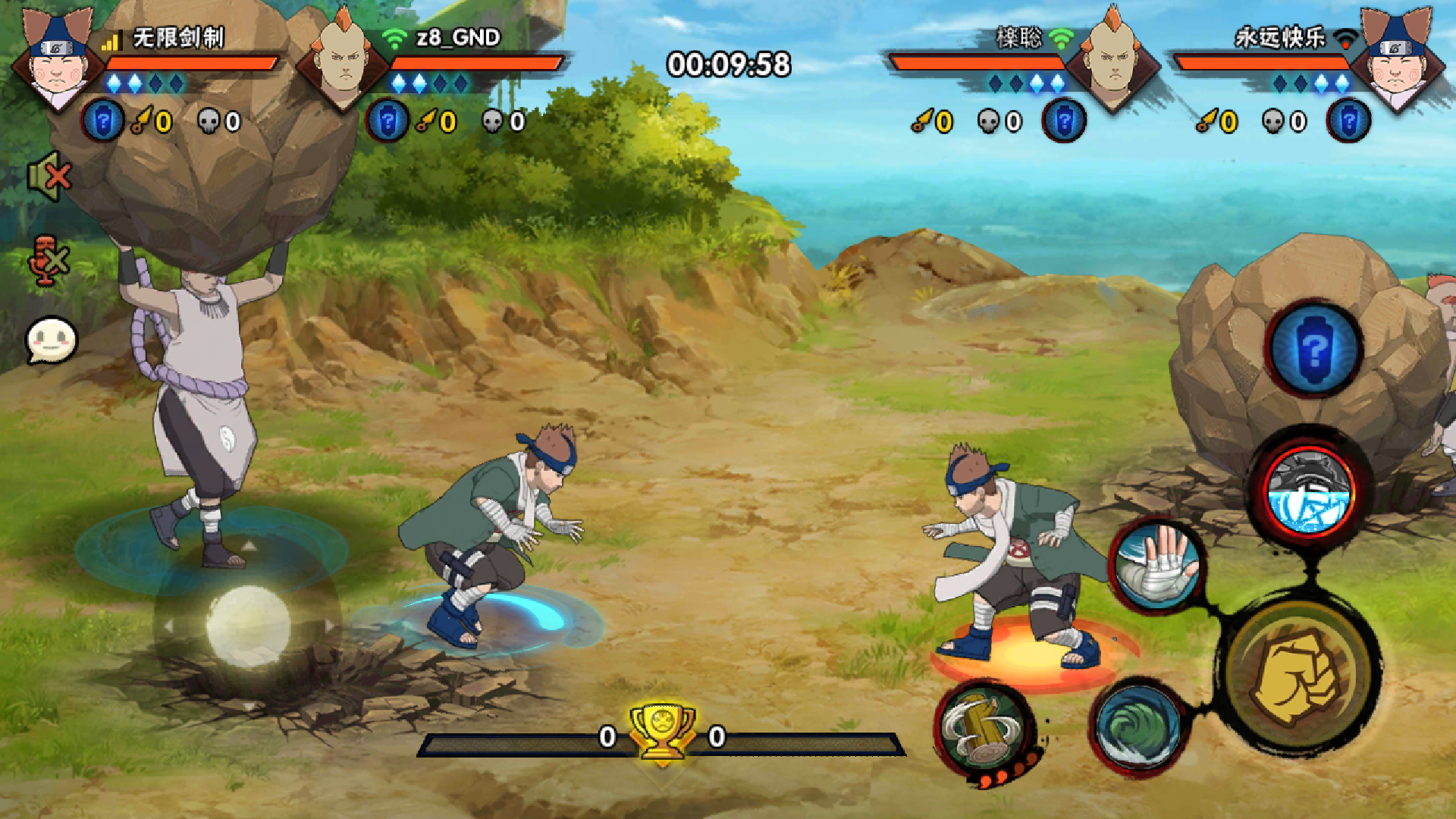Activate the green whirlwind skill
Screen dimensions: 1456x819
pos(1137,726)
